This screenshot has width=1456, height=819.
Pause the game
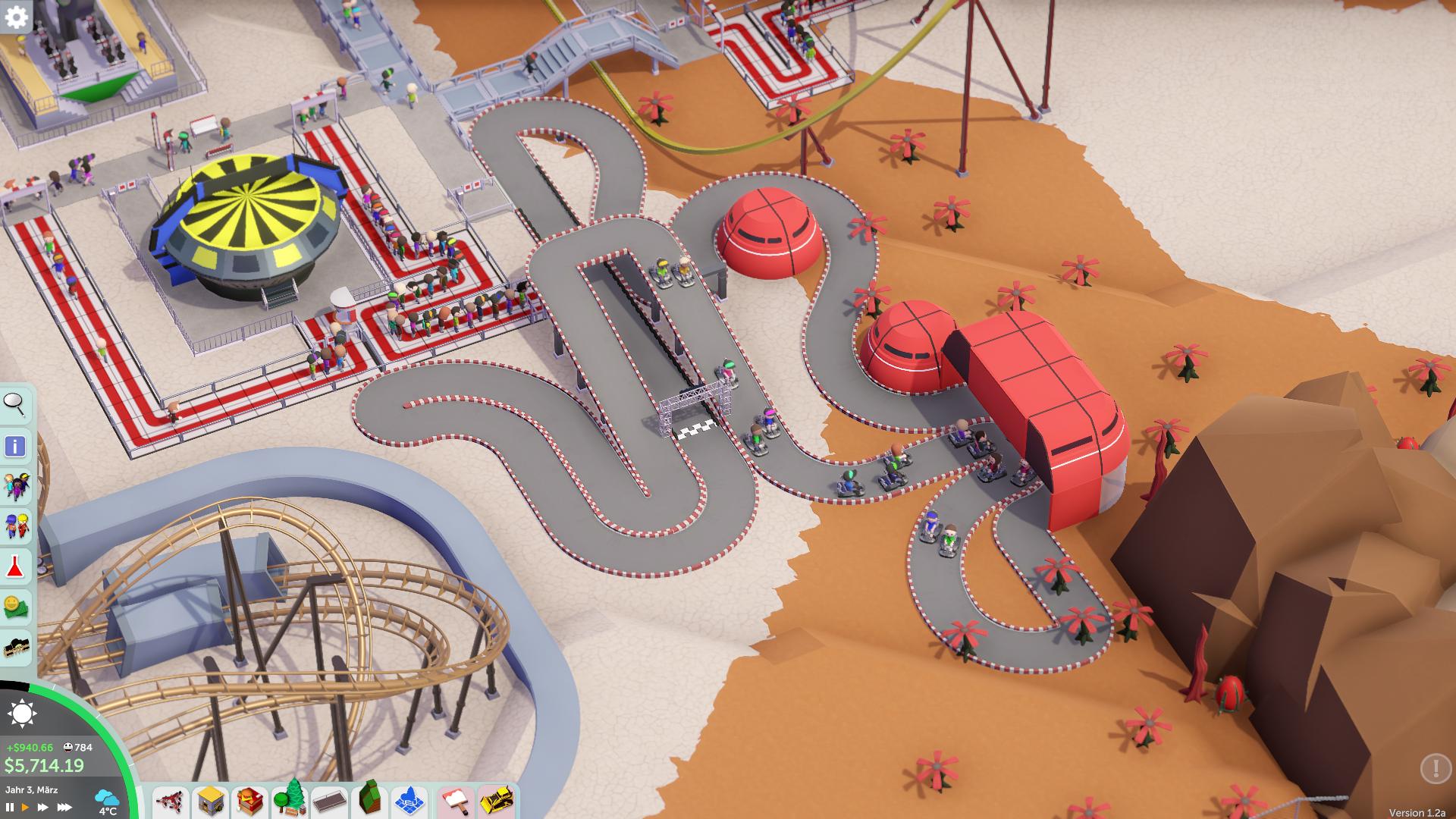(10, 808)
